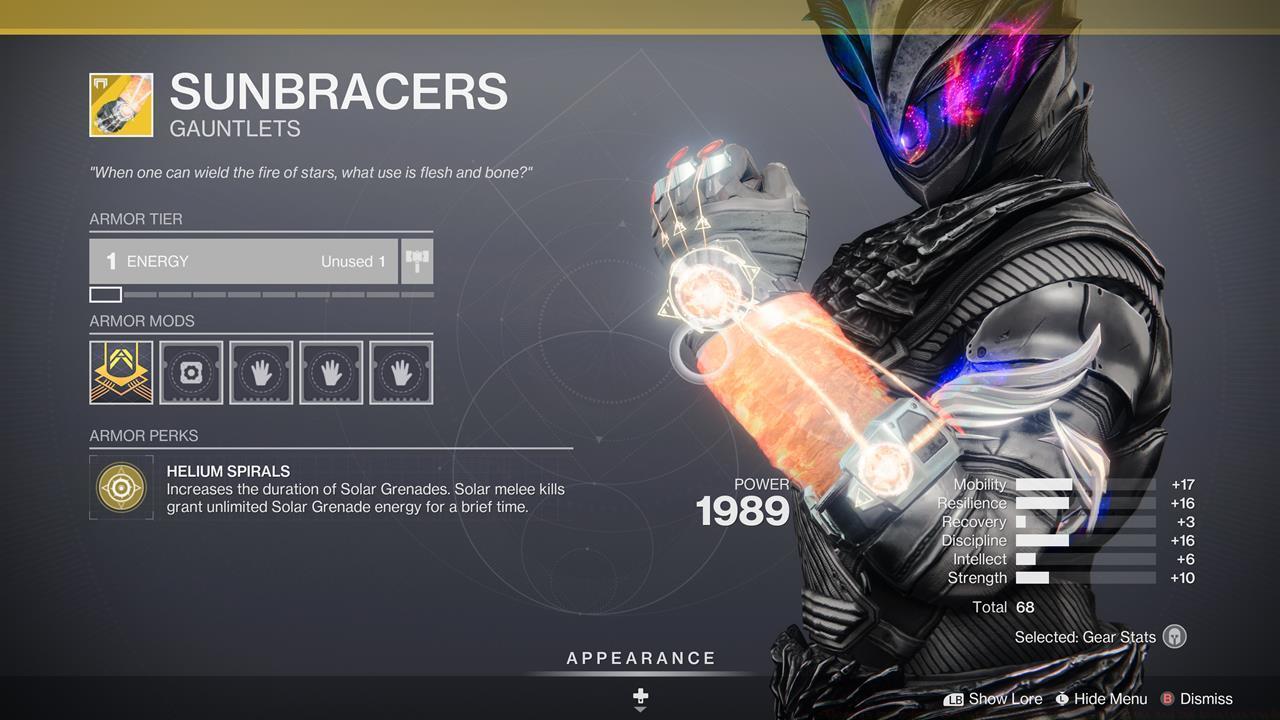Select the Sunbracers exotic armor icon
This screenshot has height=720, width=1280.
tap(120, 103)
